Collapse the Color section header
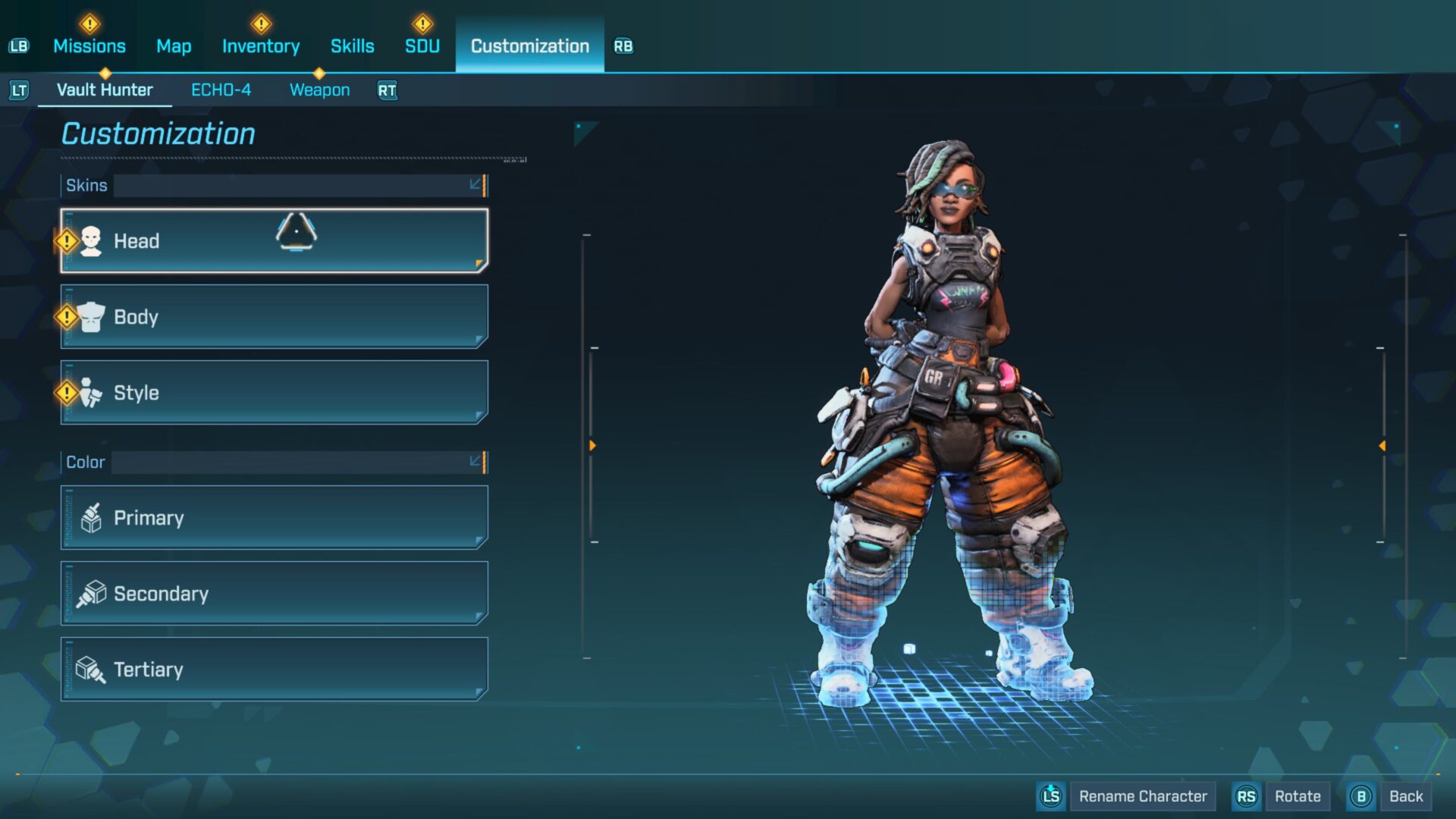The width and height of the screenshot is (1456, 819). [475, 462]
